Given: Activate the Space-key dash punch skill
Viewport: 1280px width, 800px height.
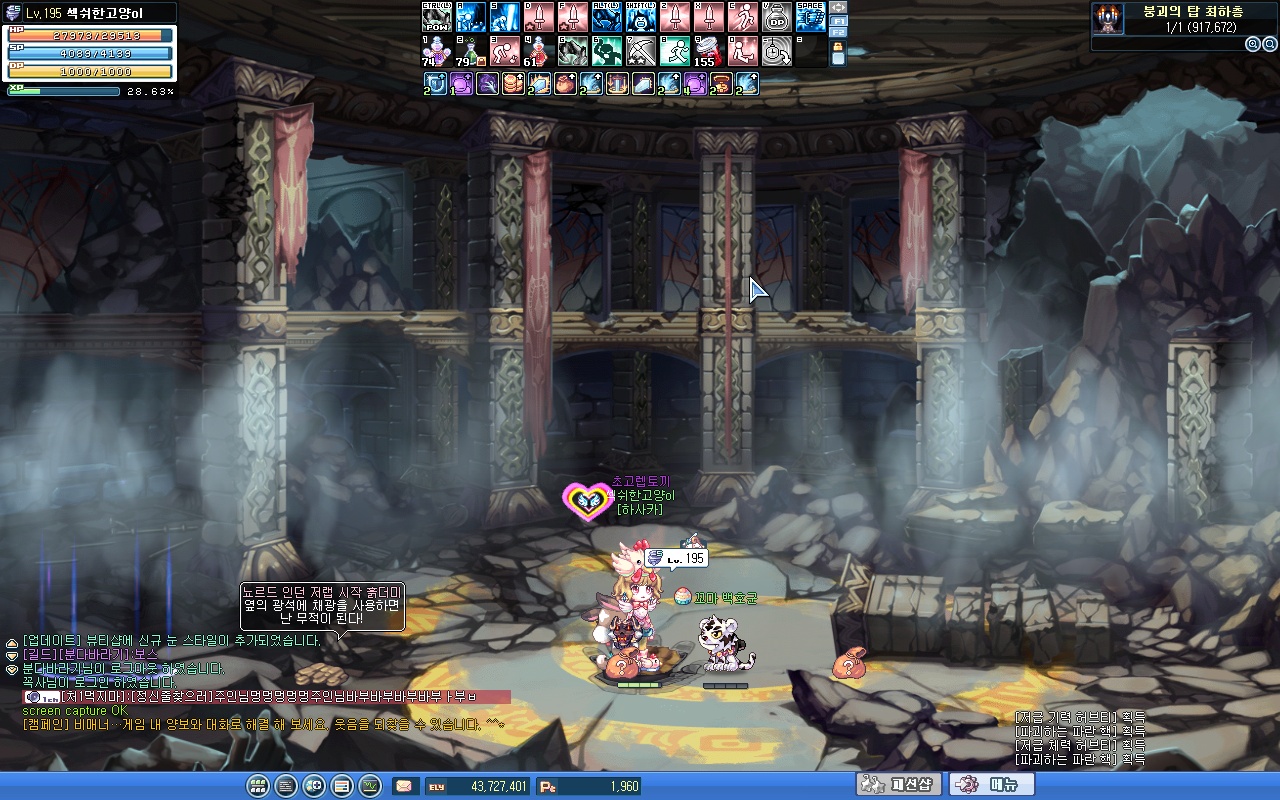Looking at the screenshot, I should 811,17.
